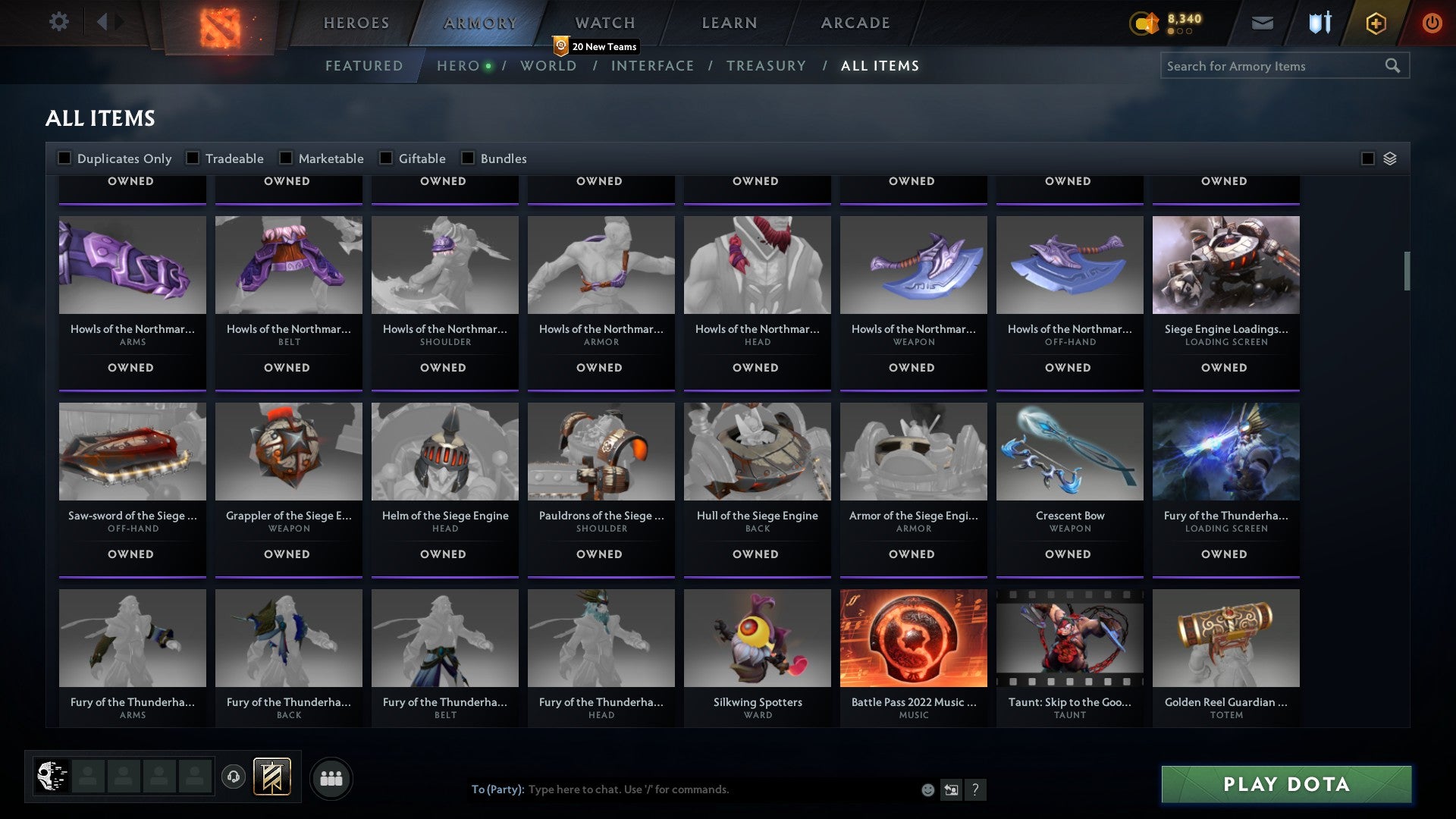Viewport: 1456px width, 819px height.
Task: Open the friends list people icon
Action: 331,777
